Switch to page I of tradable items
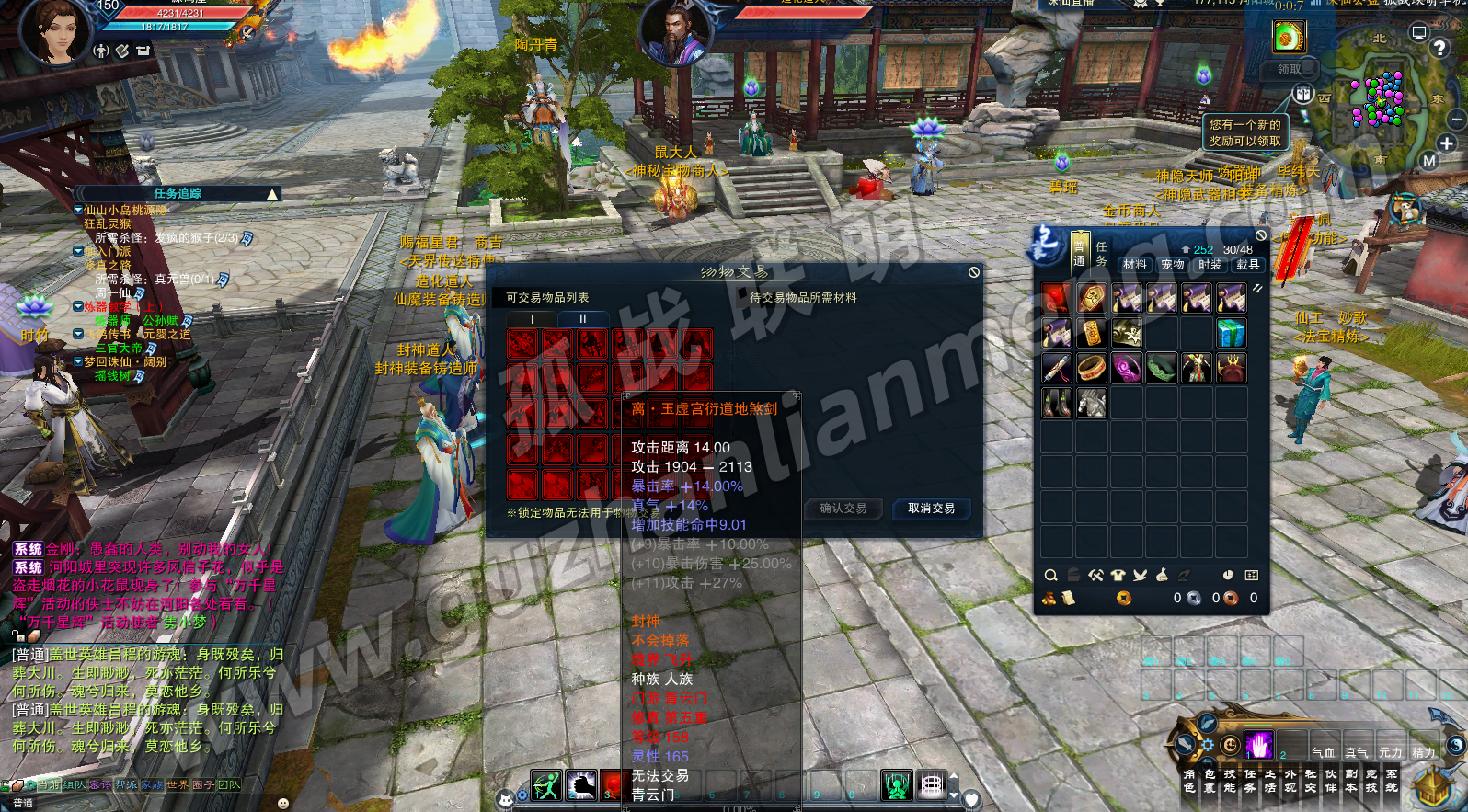The width and height of the screenshot is (1468, 812). 532,319
